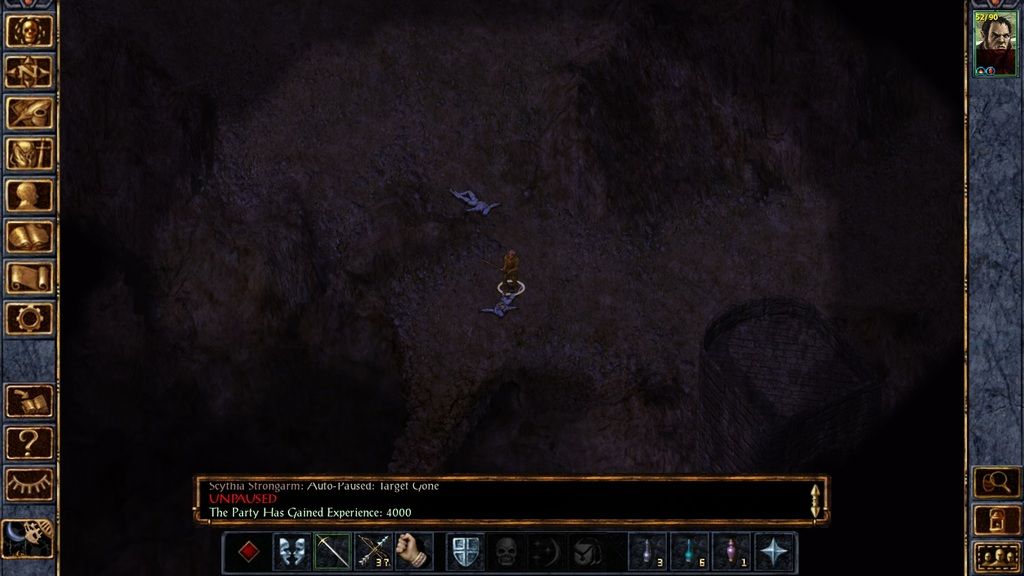The image size is (1024, 576).
Task: Choose the fist unarmed attack
Action: coord(413,552)
